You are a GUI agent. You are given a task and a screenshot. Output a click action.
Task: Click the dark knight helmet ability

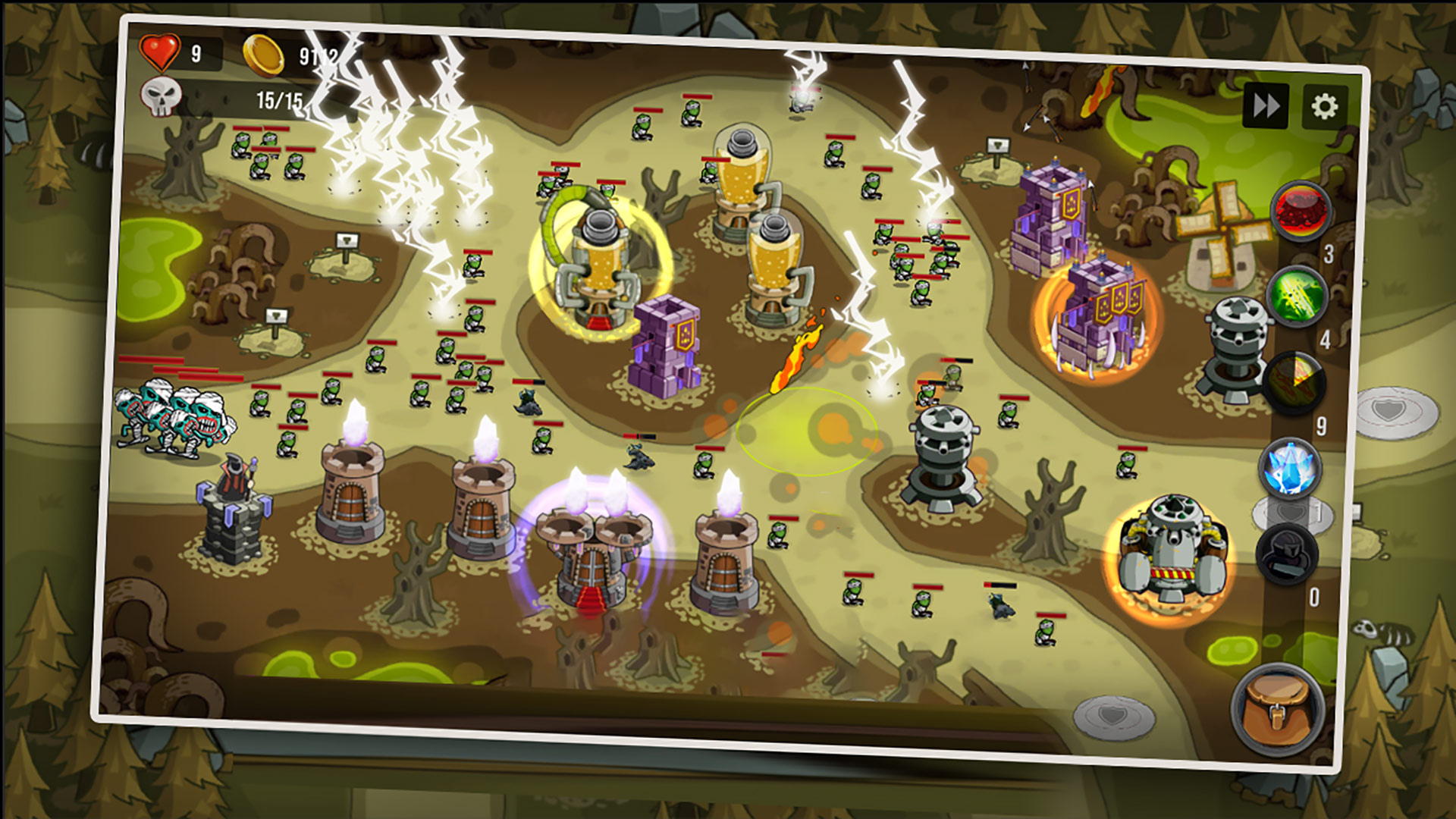pyautogui.click(x=1286, y=555)
